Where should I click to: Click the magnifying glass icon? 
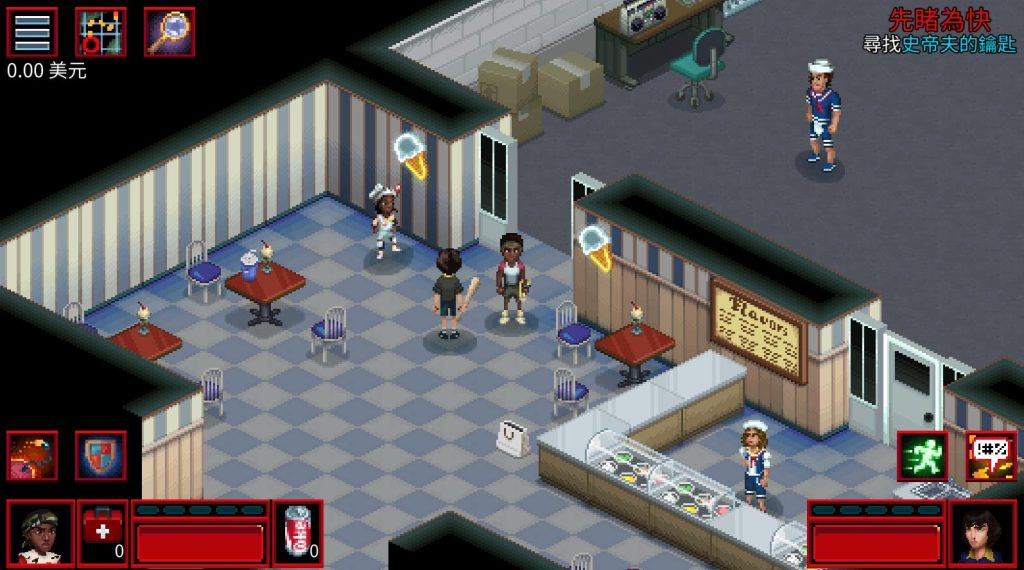[169, 32]
